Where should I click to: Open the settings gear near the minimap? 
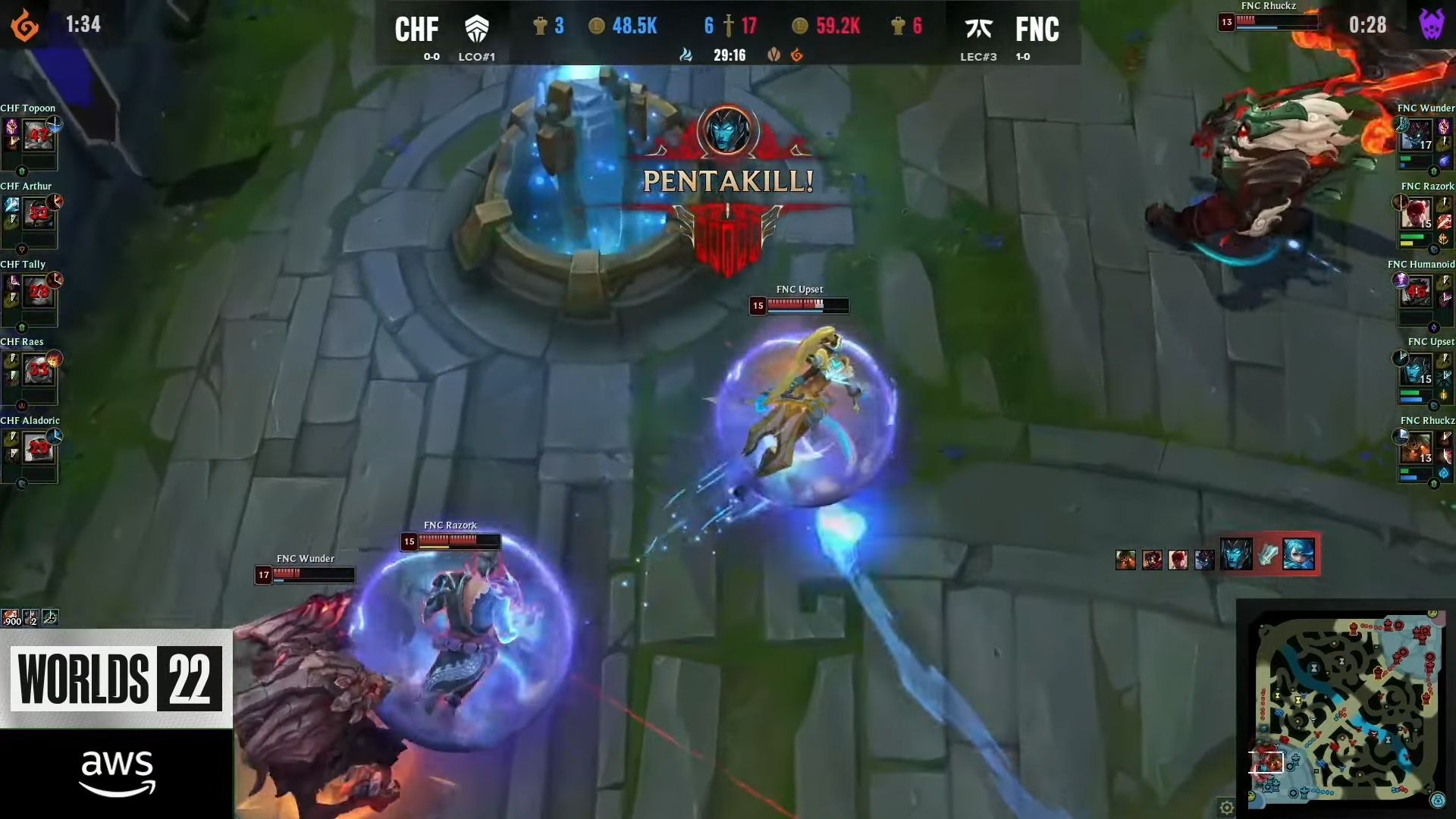coord(1226,807)
